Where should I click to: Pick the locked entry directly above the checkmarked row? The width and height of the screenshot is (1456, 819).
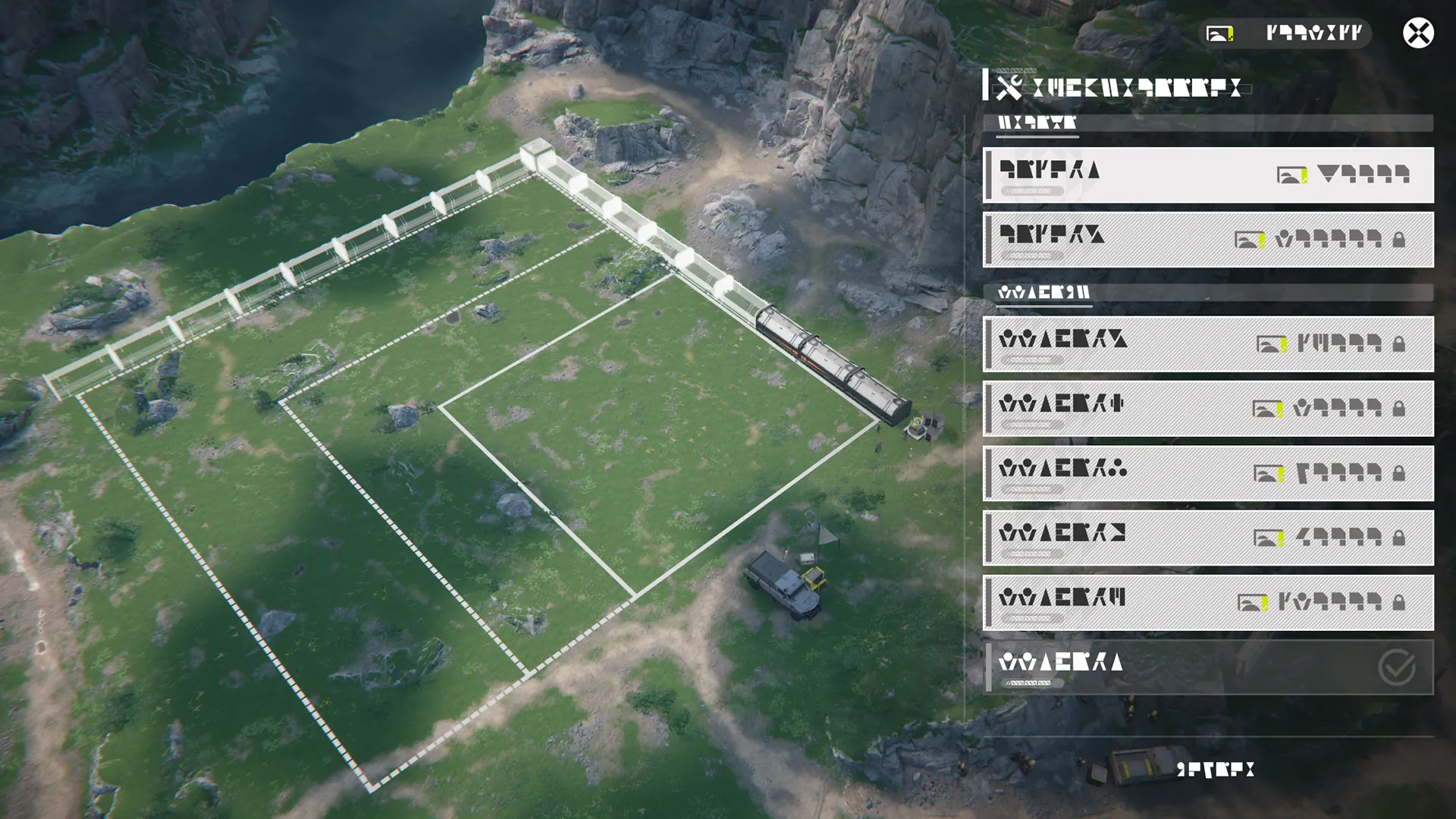coord(1208,603)
